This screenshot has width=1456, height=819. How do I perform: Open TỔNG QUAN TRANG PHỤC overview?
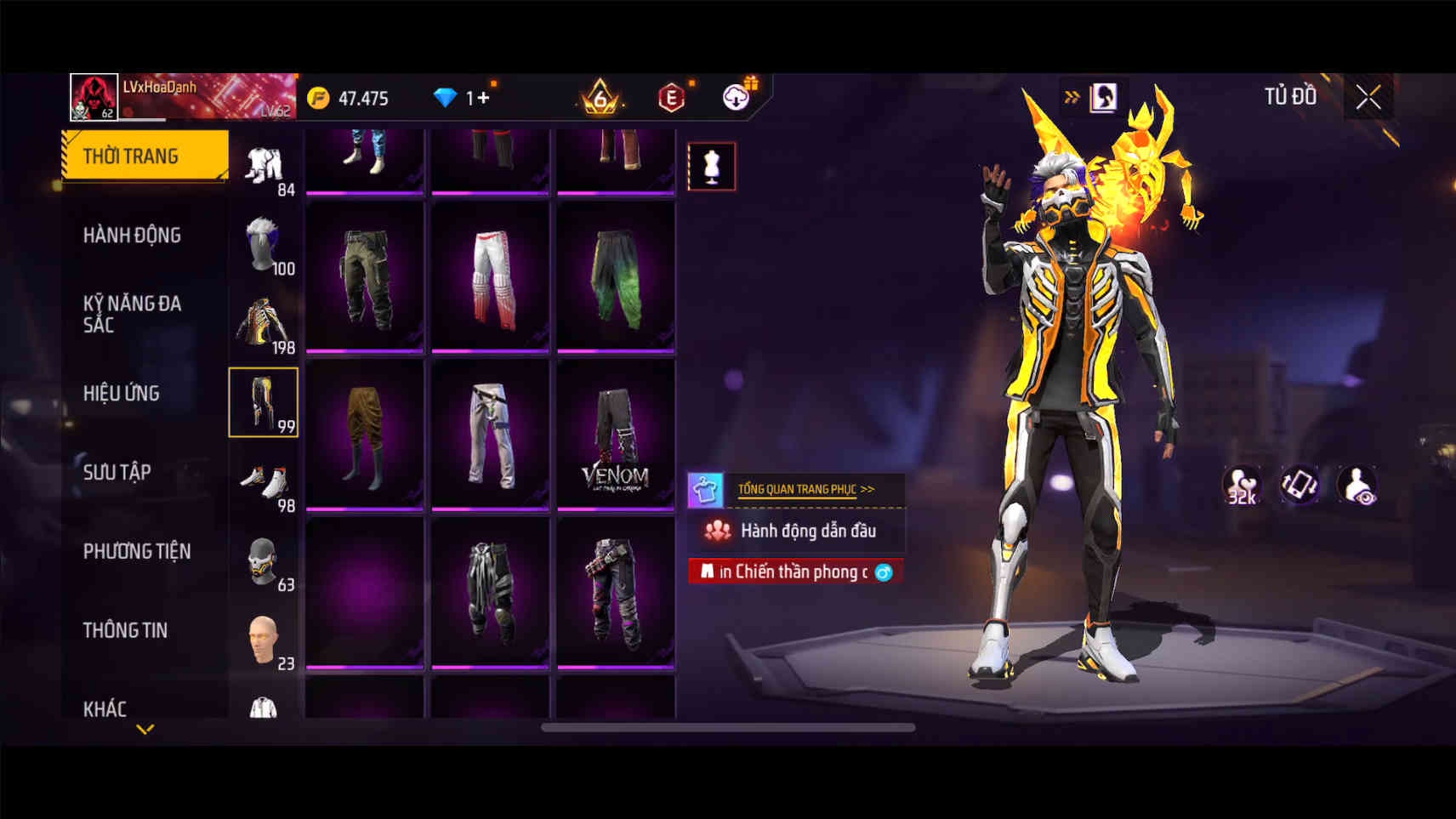pos(805,489)
